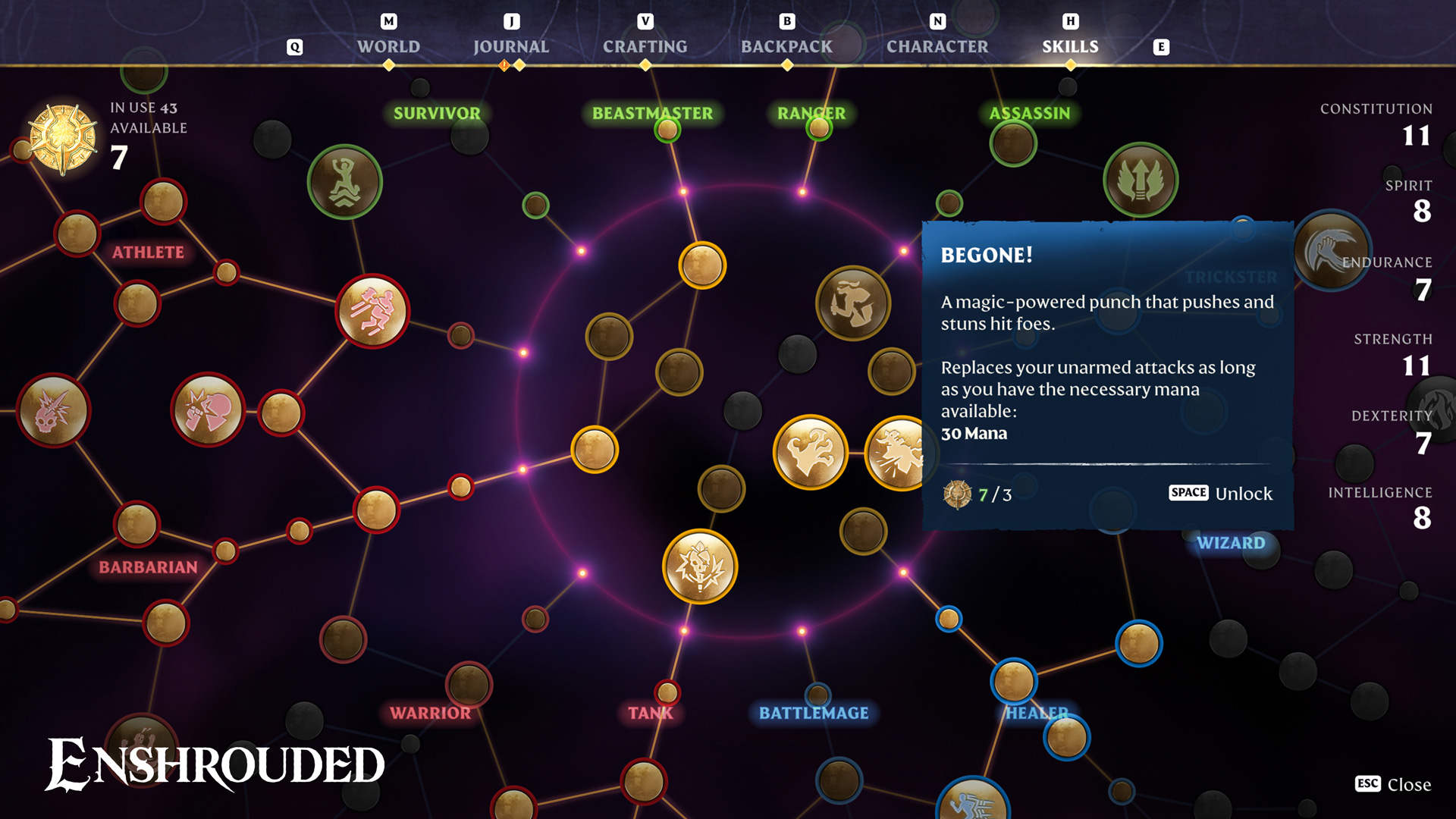
Task: Switch to the Character tab
Action: [937, 46]
